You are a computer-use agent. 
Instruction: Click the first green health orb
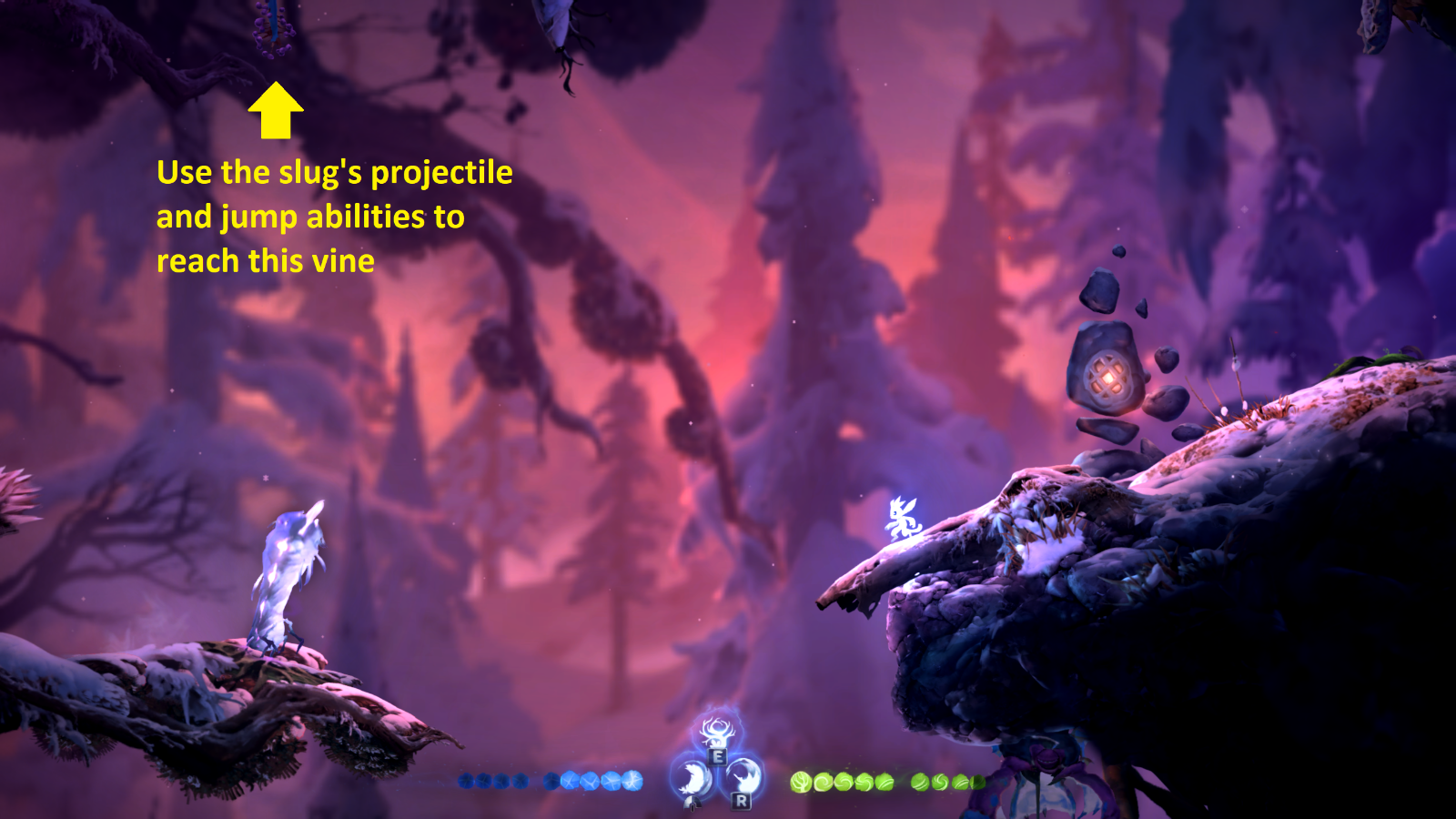(x=800, y=780)
